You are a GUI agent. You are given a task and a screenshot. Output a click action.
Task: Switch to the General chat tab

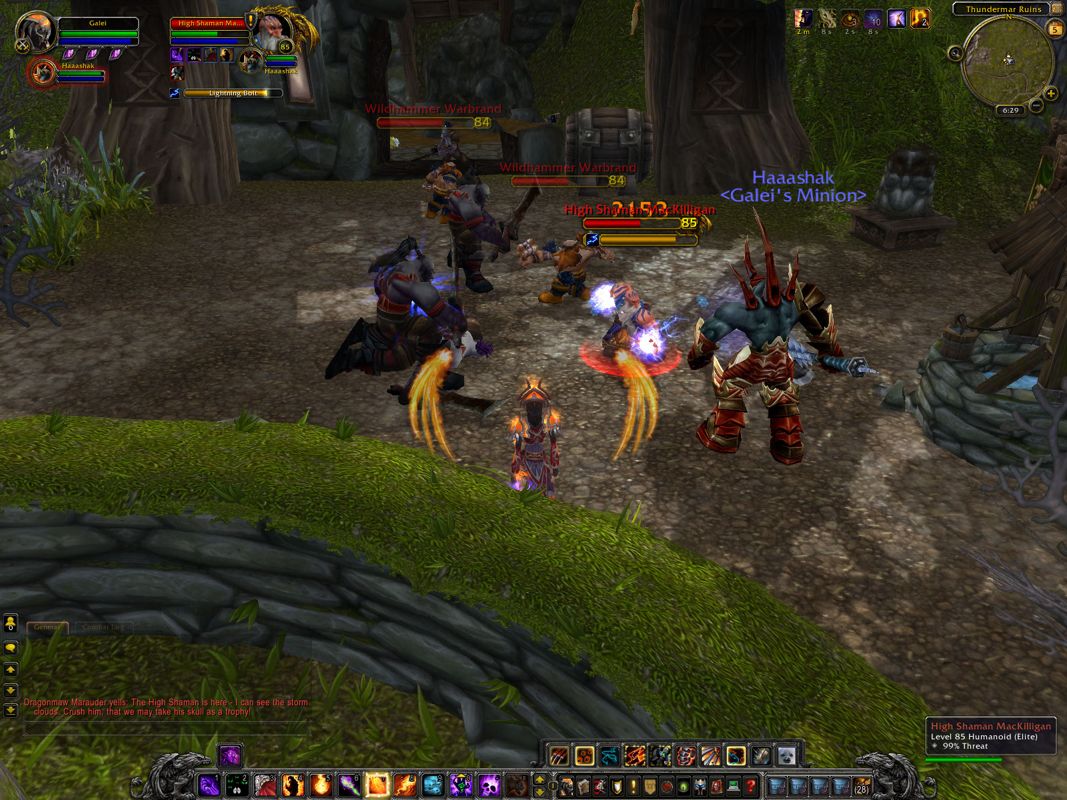(x=47, y=627)
